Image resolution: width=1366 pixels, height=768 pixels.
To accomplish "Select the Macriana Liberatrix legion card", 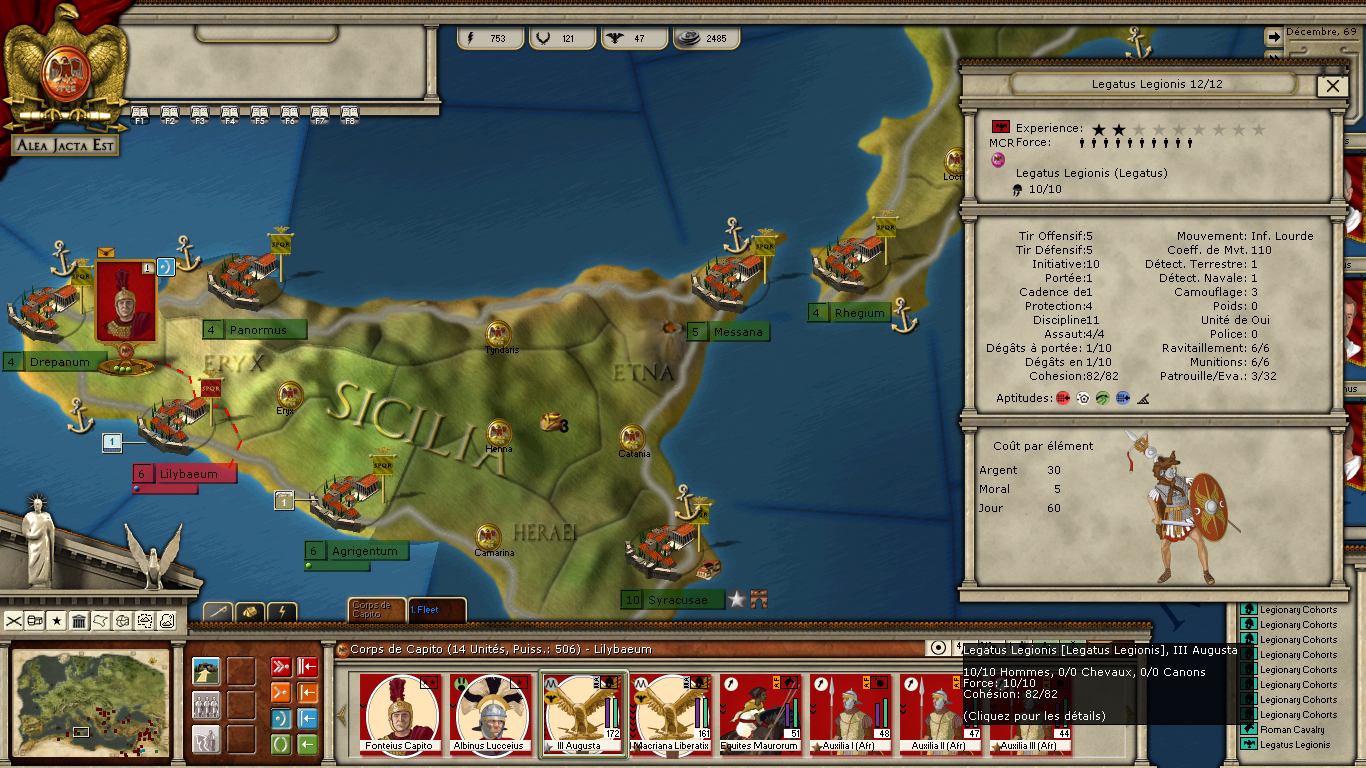I will pyautogui.click(x=672, y=713).
